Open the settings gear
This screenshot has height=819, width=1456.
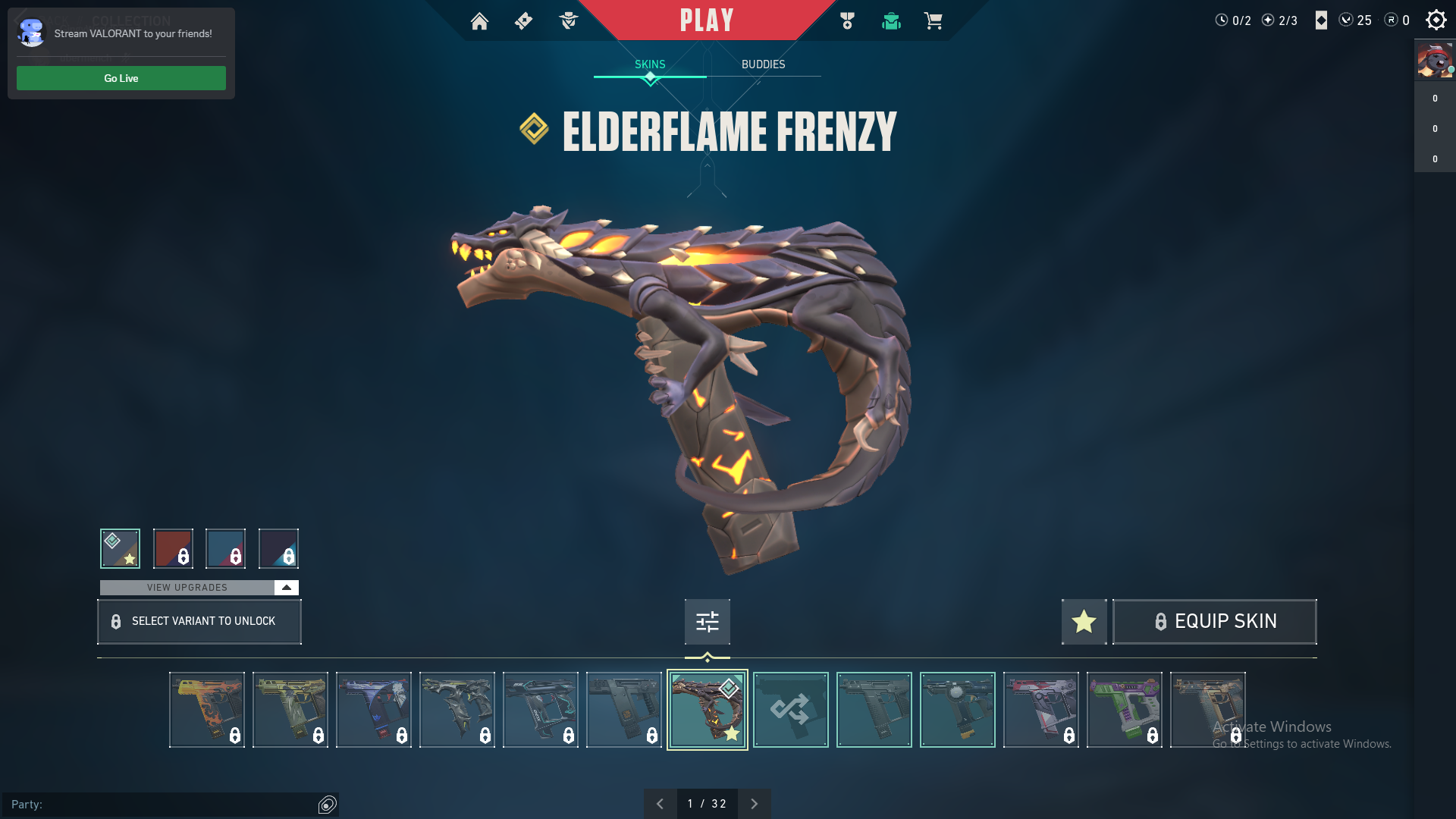pos(1436,20)
